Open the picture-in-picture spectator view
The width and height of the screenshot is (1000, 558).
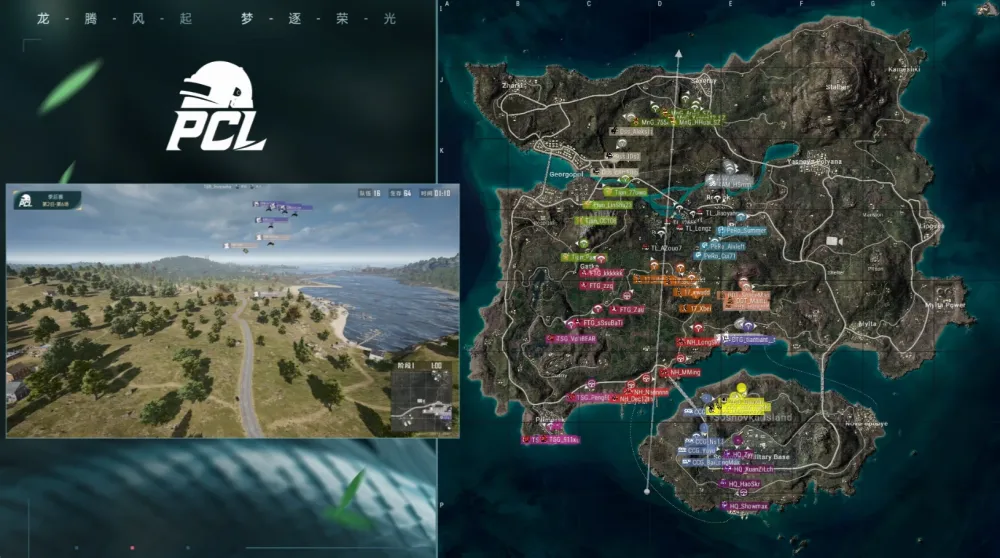pos(232,310)
